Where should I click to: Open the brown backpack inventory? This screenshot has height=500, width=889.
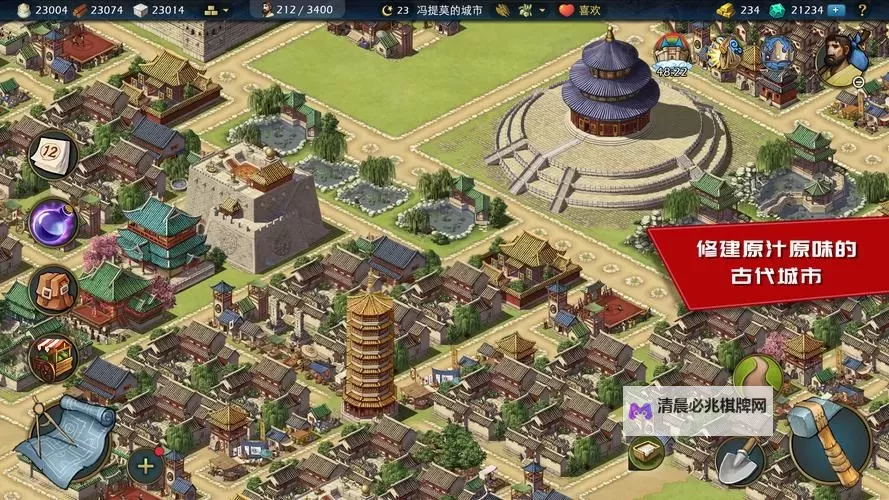pos(53,292)
